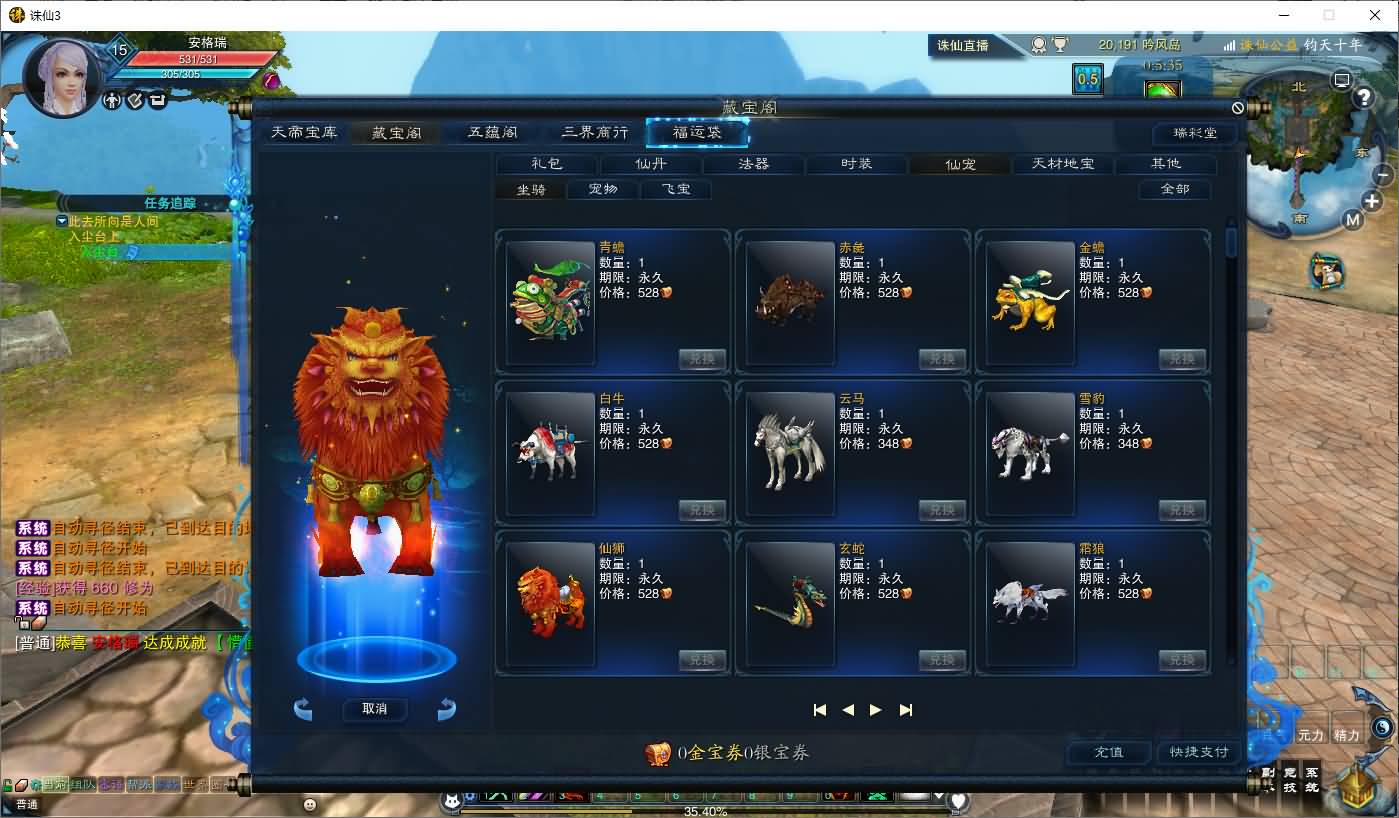
Task: Switch to the 时装 category tab
Action: click(857, 164)
